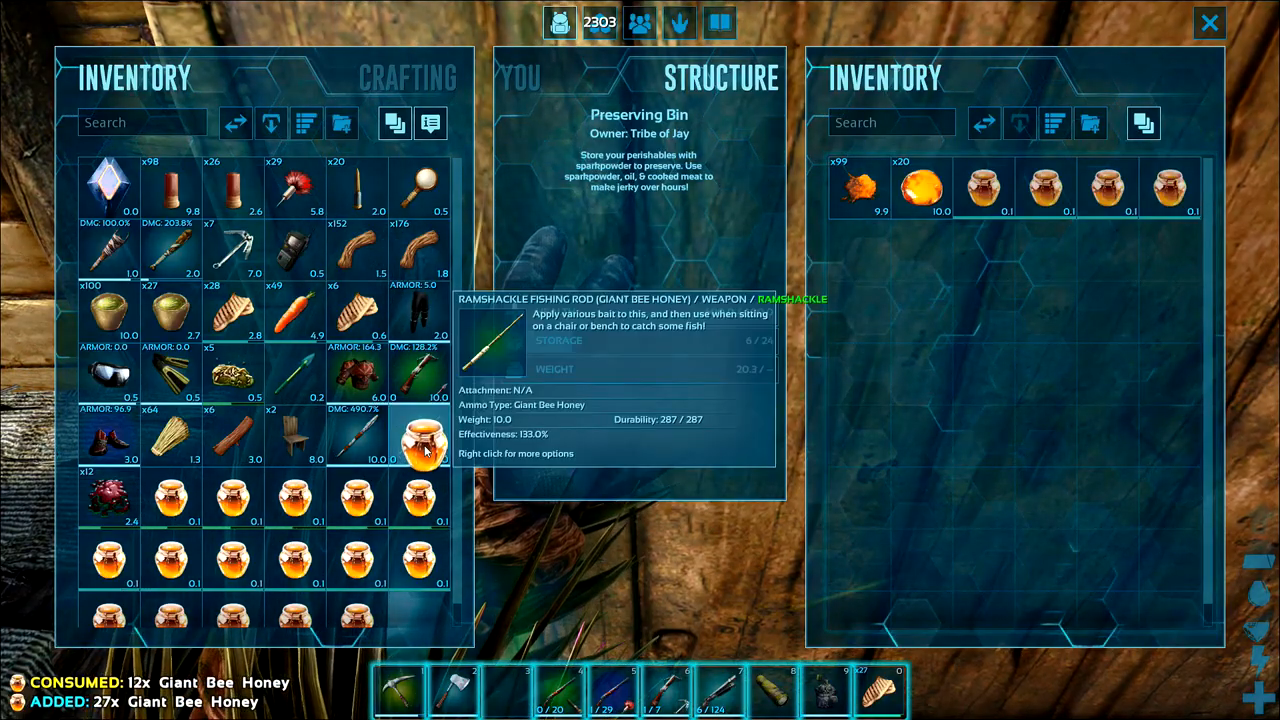
Task: Select the x99 item stack in the bin
Action: click(859, 187)
